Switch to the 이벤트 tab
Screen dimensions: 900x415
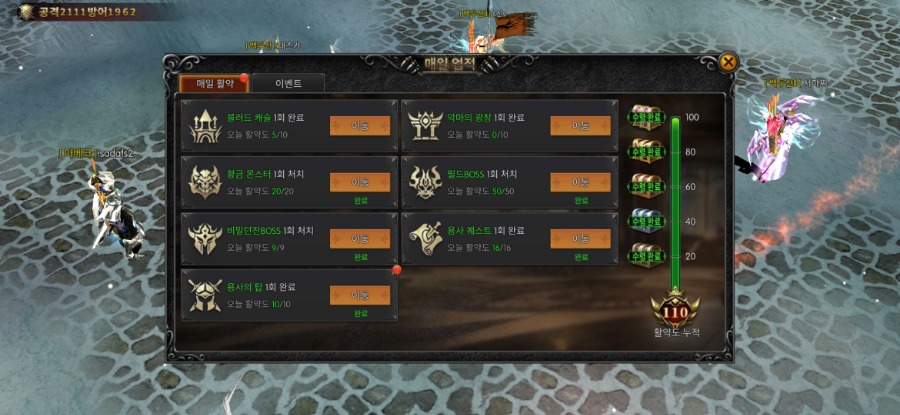point(287,83)
